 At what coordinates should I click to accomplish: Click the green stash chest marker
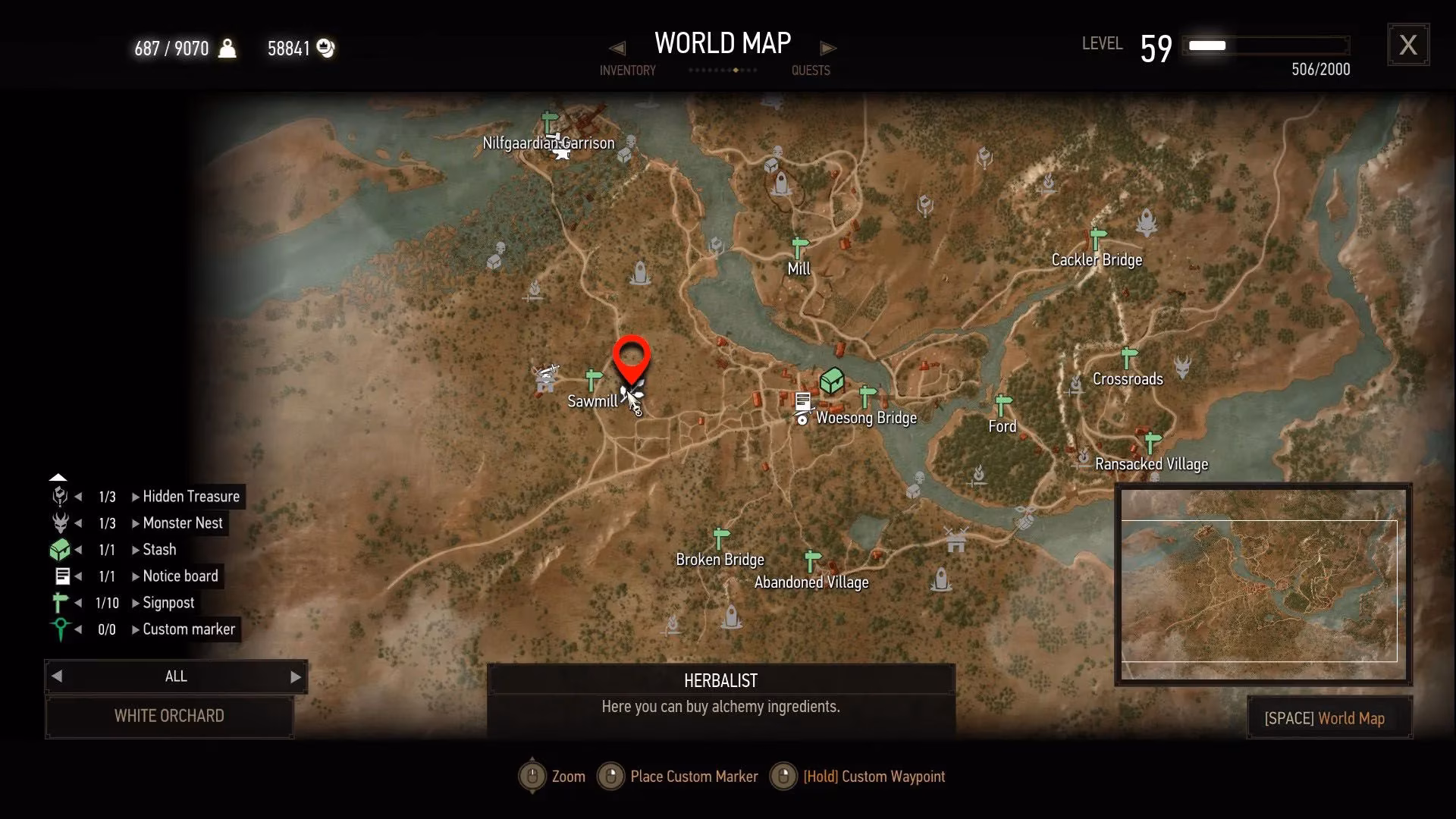coord(832,379)
